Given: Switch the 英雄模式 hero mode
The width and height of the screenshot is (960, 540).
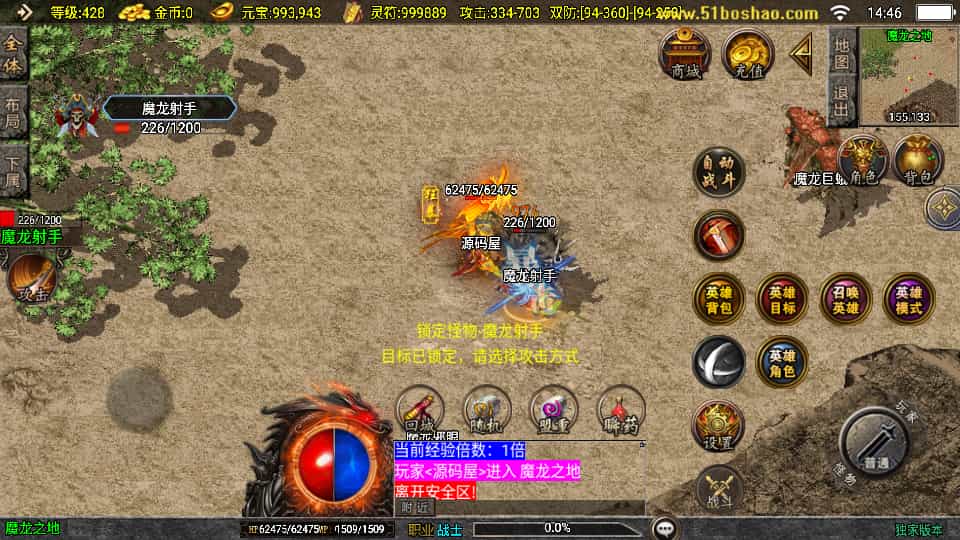Looking at the screenshot, I should (908, 299).
